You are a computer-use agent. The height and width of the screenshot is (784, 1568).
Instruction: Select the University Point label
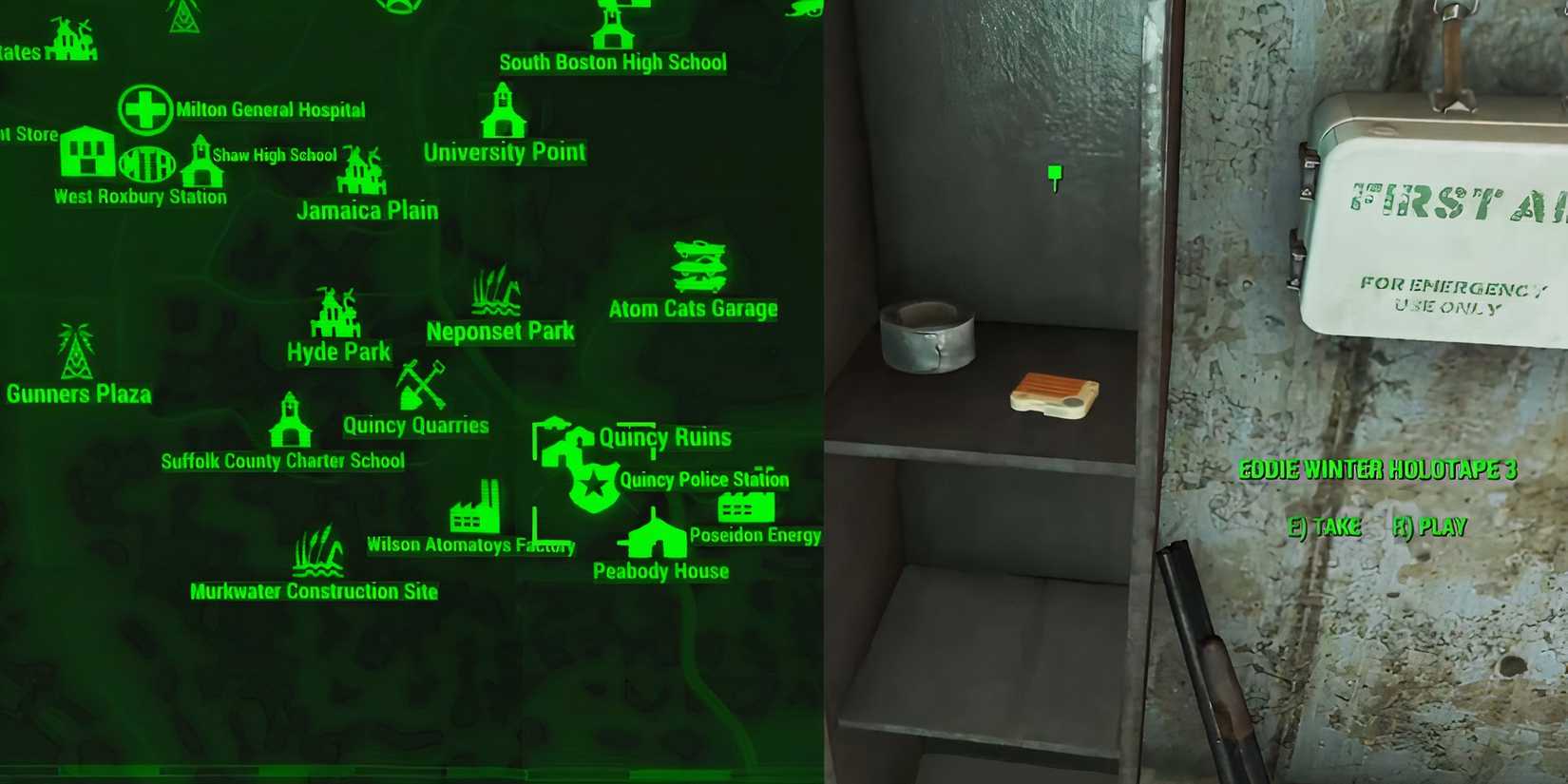(505, 150)
